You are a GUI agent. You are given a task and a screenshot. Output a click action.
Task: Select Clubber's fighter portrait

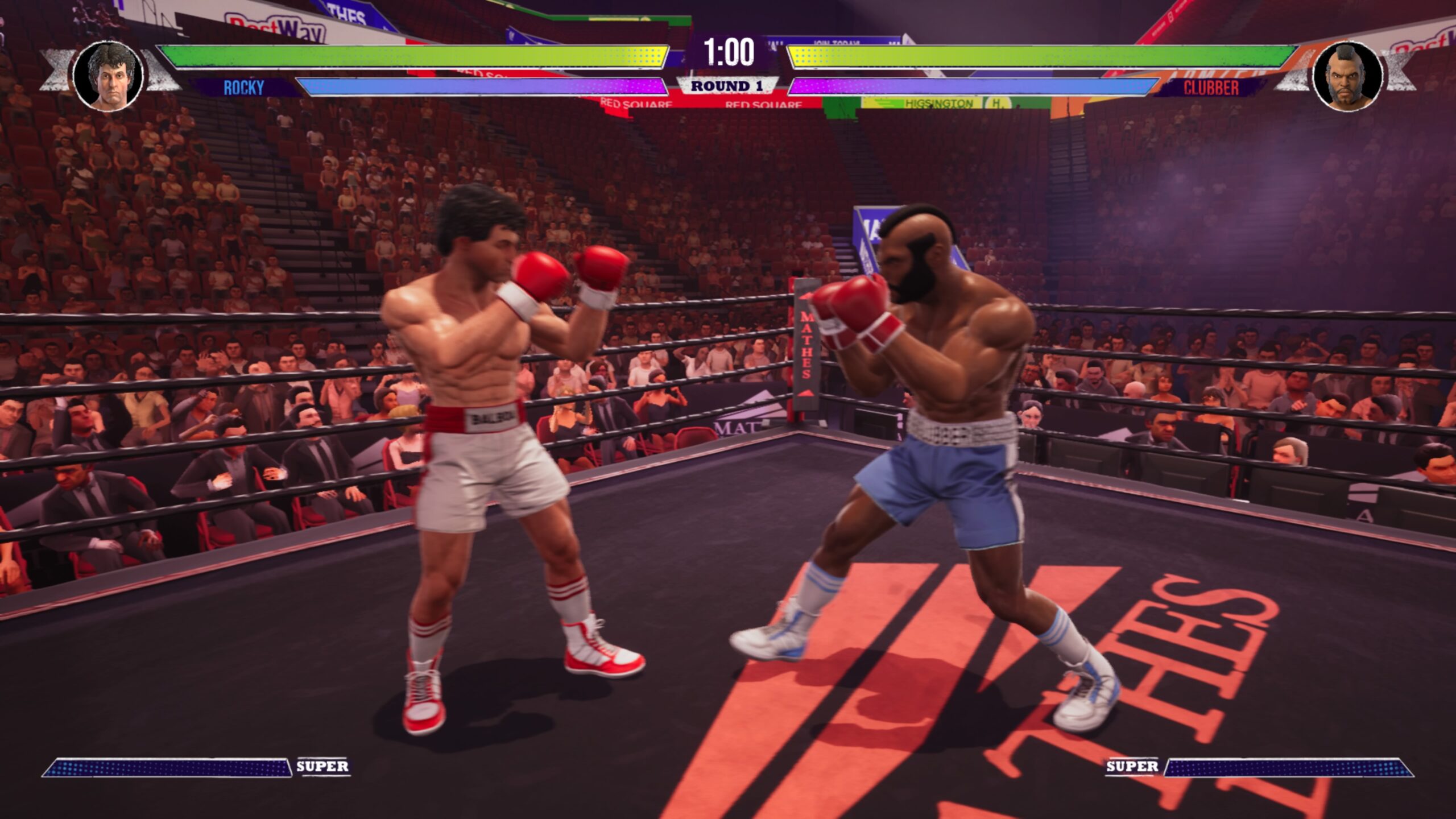[1347, 77]
